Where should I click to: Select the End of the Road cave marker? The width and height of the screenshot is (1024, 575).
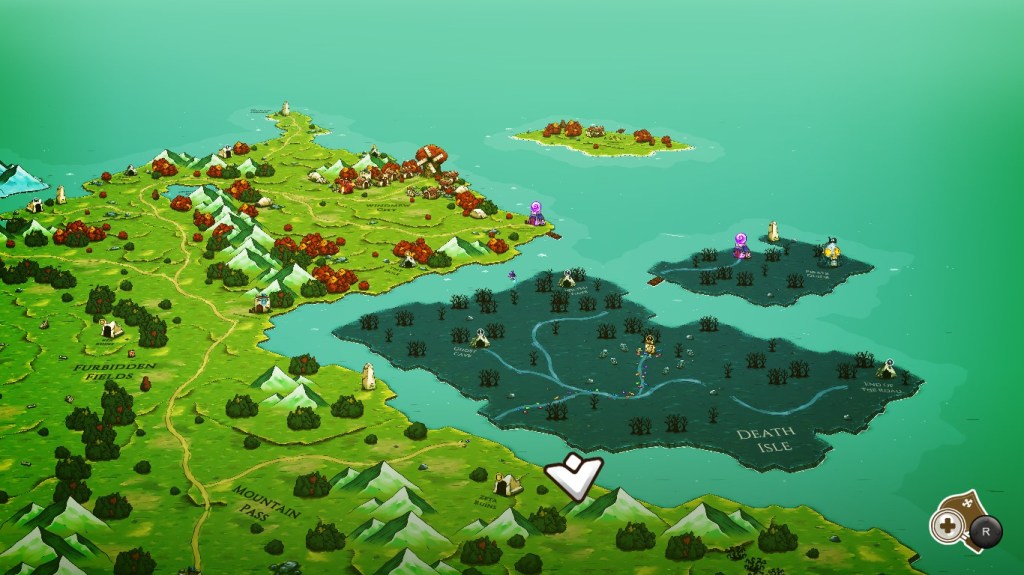click(x=886, y=369)
